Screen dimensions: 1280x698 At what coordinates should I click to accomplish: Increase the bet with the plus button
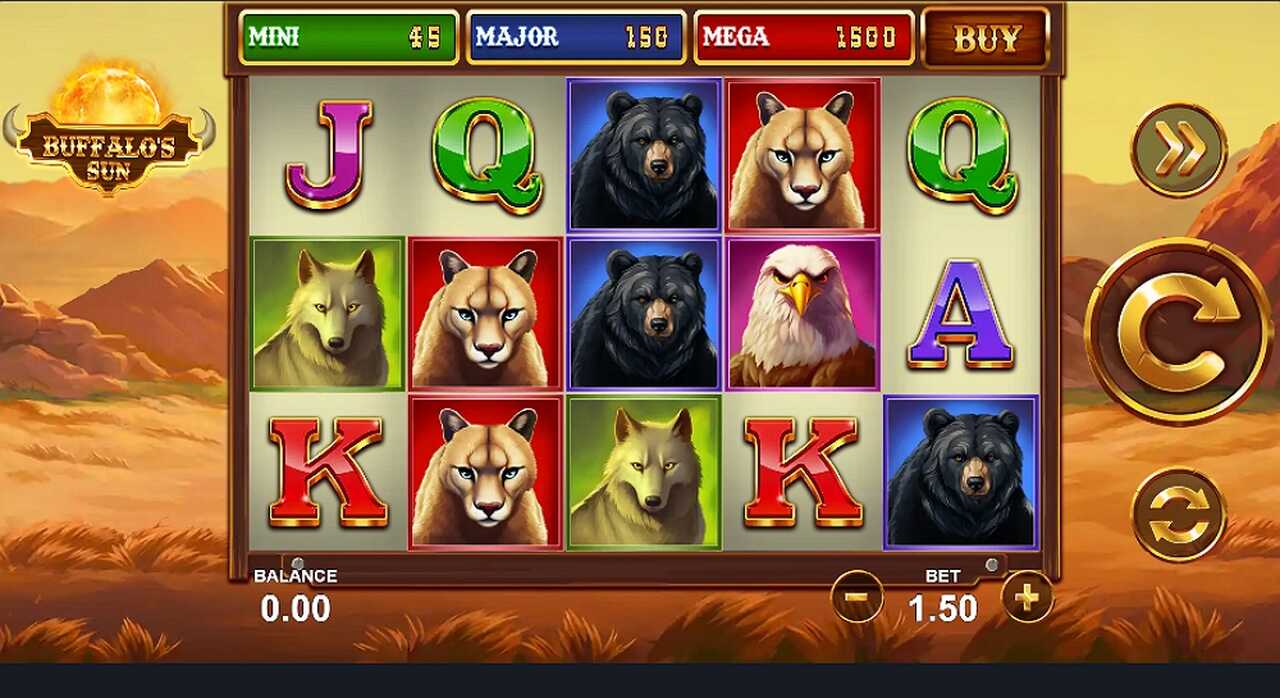coord(1027,597)
